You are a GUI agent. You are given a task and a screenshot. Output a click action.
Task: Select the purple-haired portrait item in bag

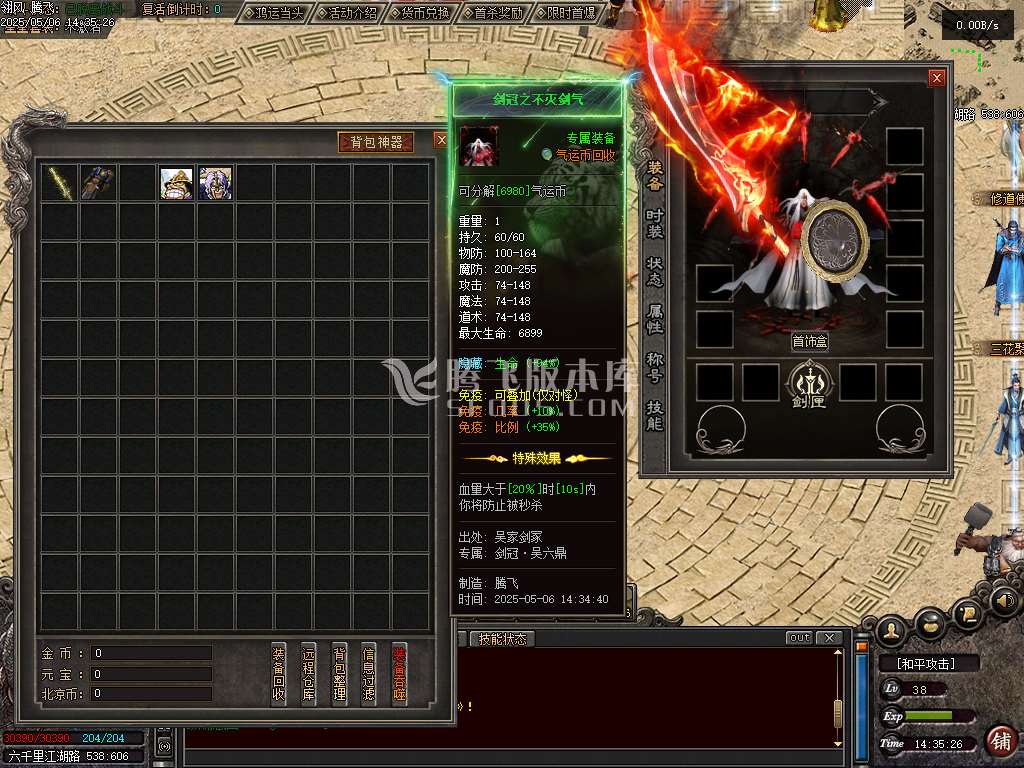(x=216, y=183)
